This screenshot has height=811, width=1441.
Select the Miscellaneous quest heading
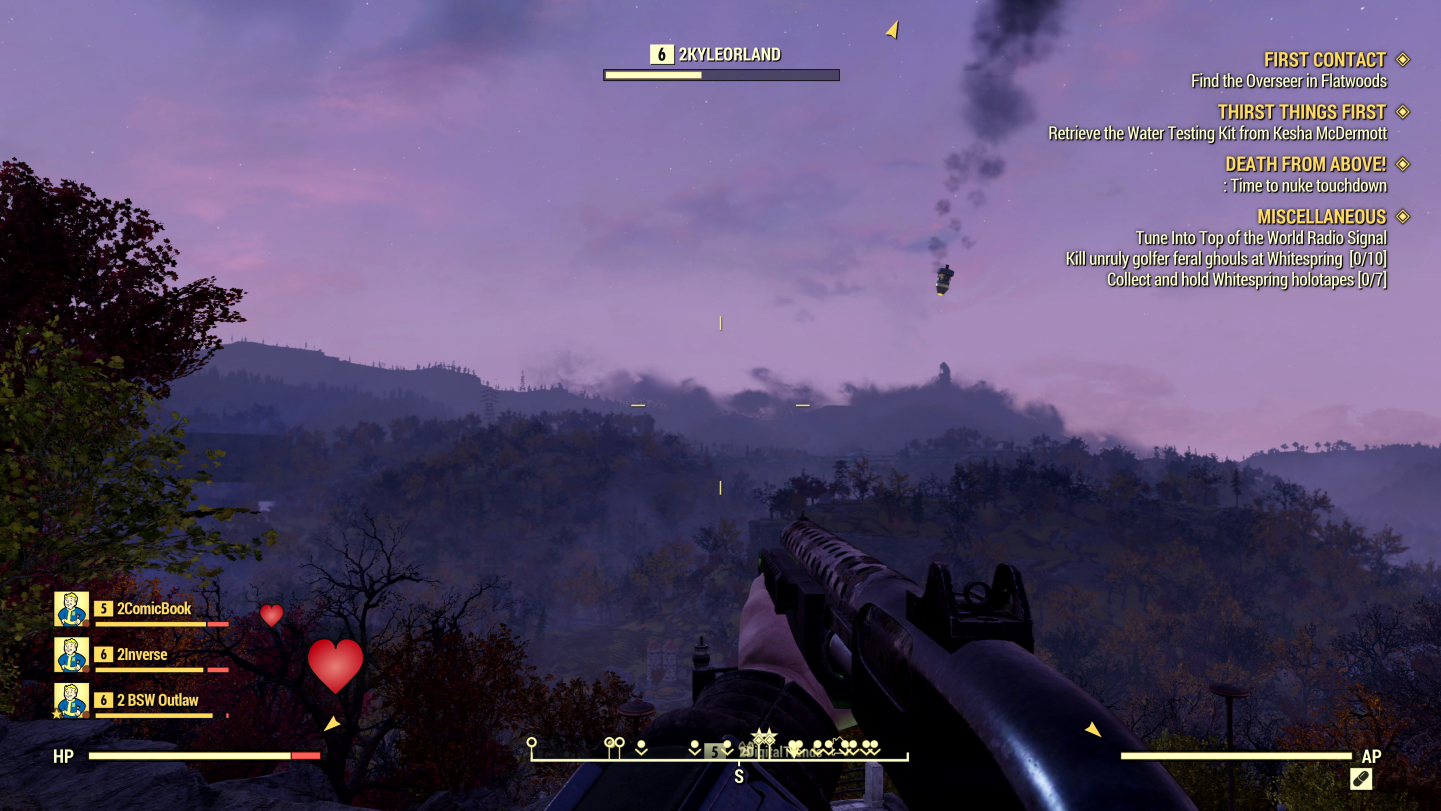coord(1321,217)
